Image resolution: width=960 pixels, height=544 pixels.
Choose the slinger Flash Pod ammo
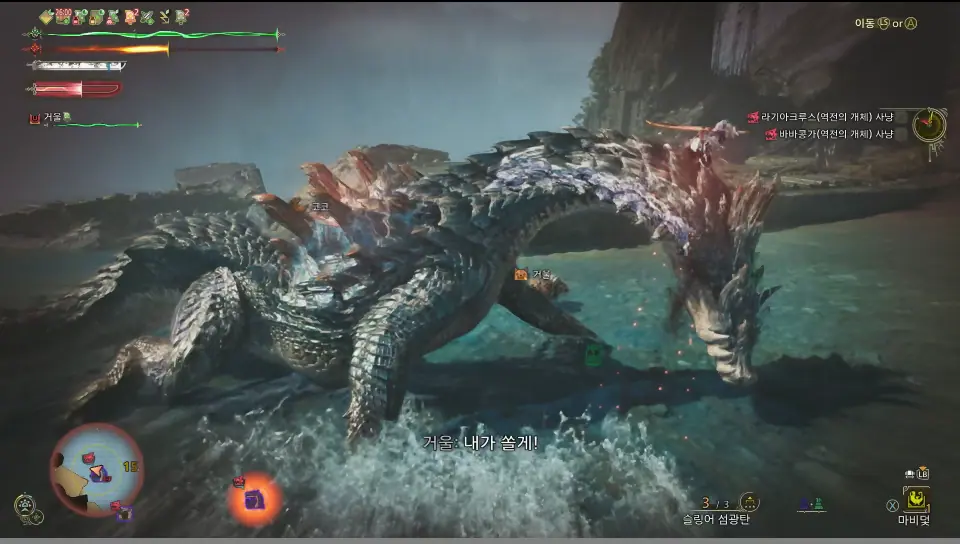748,503
